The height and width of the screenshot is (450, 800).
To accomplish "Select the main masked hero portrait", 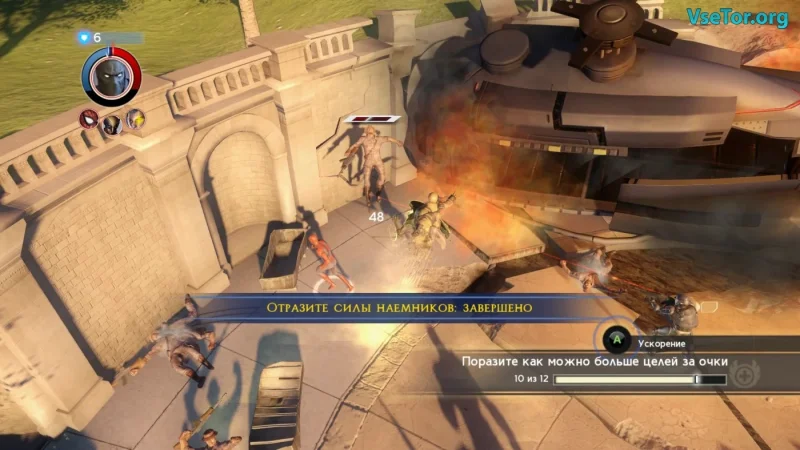I will coord(111,76).
